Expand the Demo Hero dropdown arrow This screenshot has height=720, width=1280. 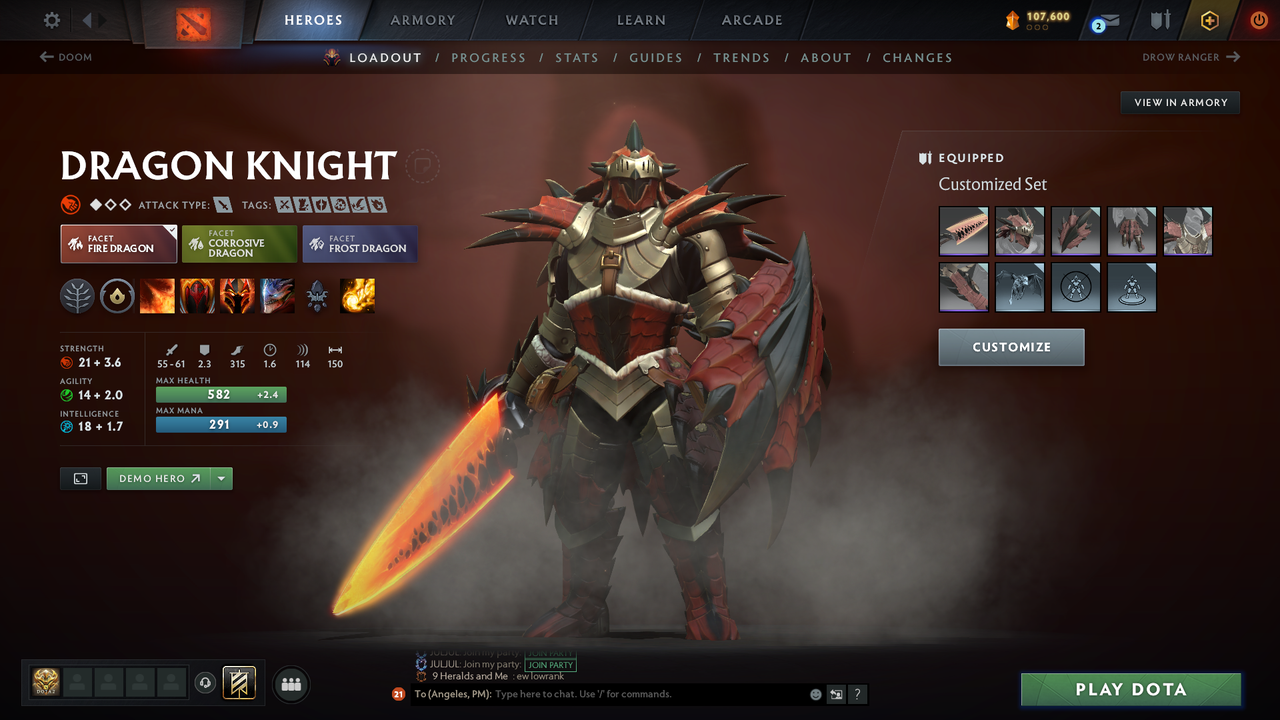point(222,478)
